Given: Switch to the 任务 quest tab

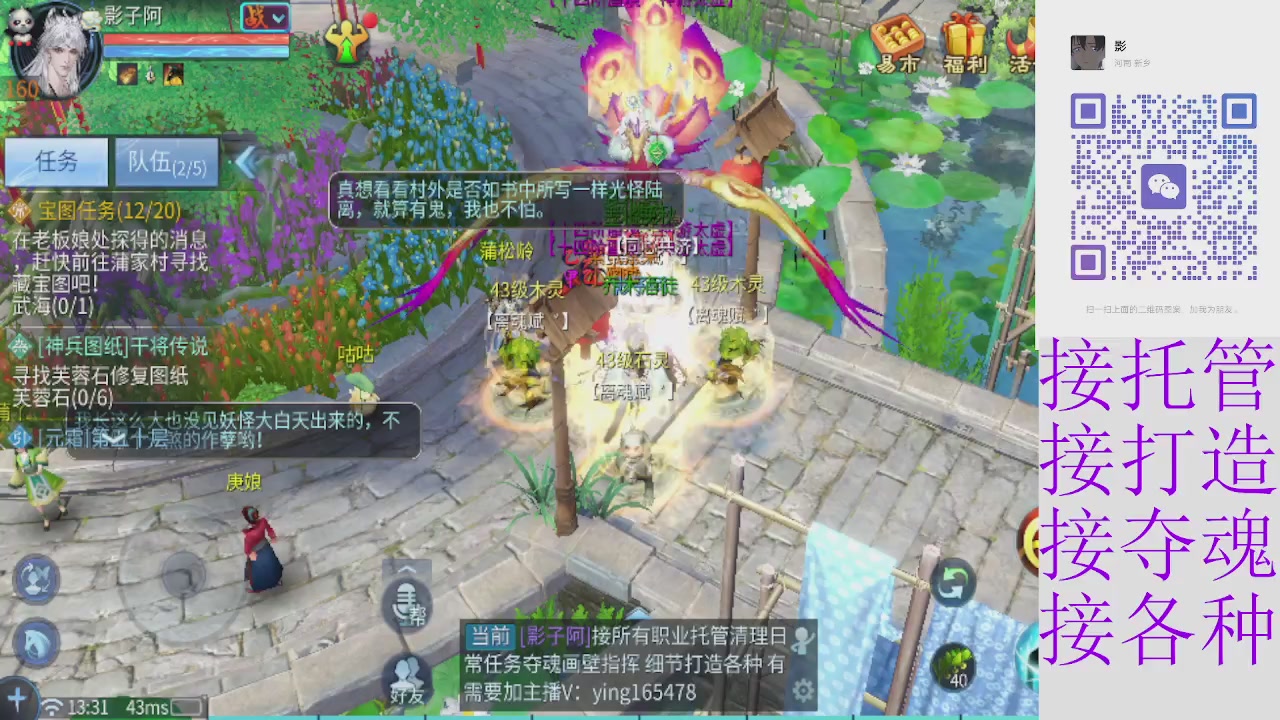Looking at the screenshot, I should tap(57, 163).
